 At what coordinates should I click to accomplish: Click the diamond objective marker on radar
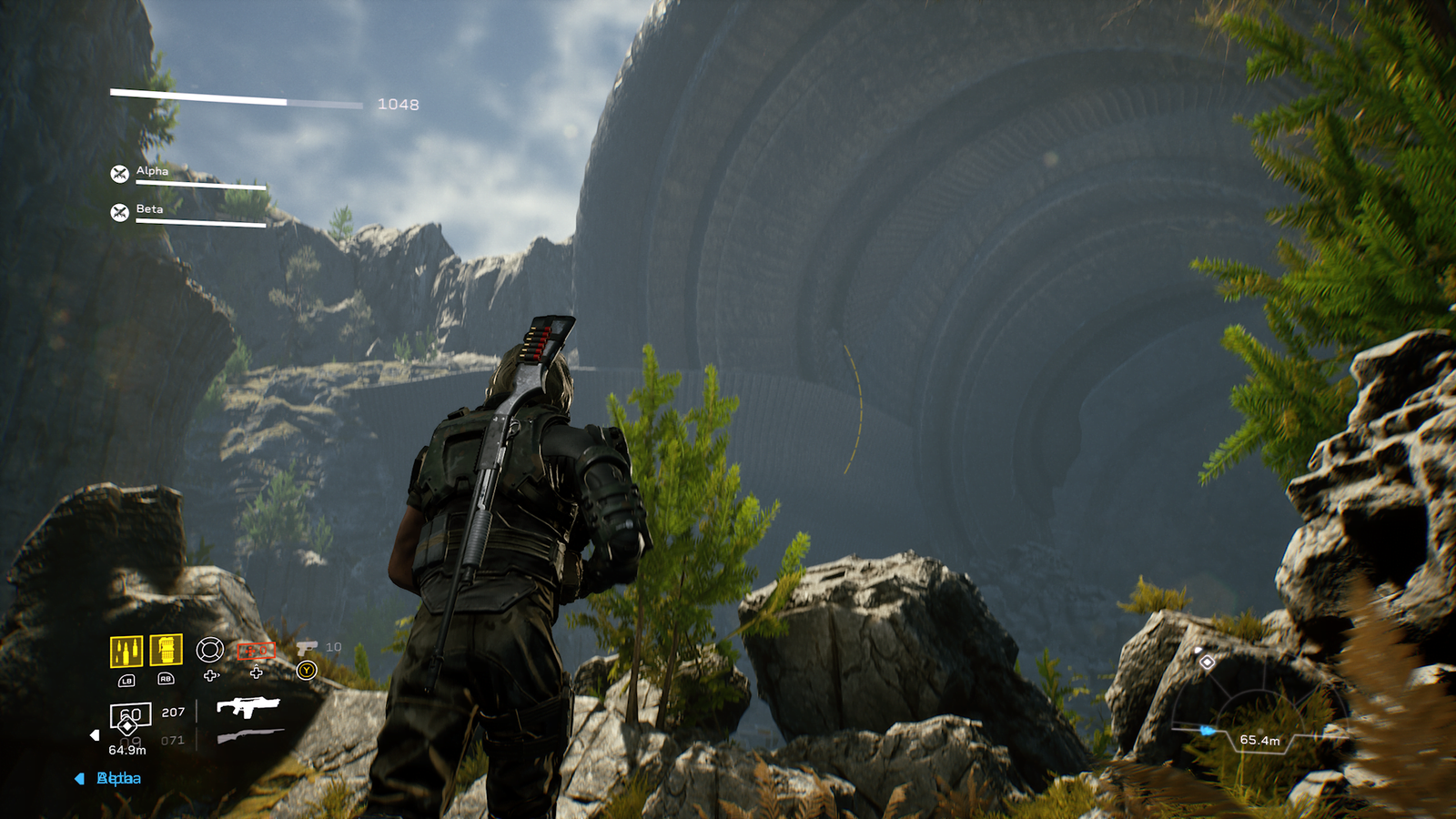pyautogui.click(x=1207, y=662)
